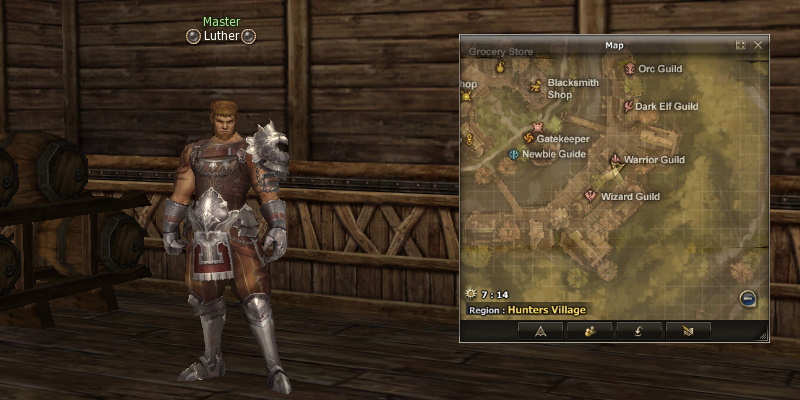Screen dimensions: 800x400
Task: Click the arrowhead button in map toolbar
Action: click(x=540, y=329)
